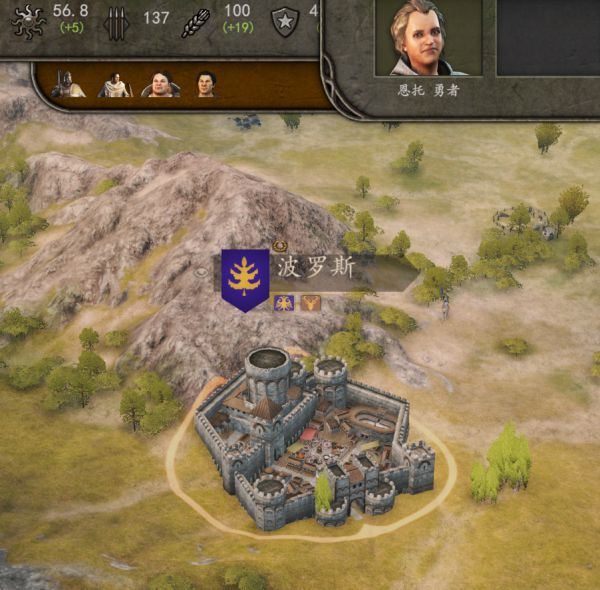Select the purple double-headed eagle badge
The width and height of the screenshot is (600, 590).
(x=283, y=302)
